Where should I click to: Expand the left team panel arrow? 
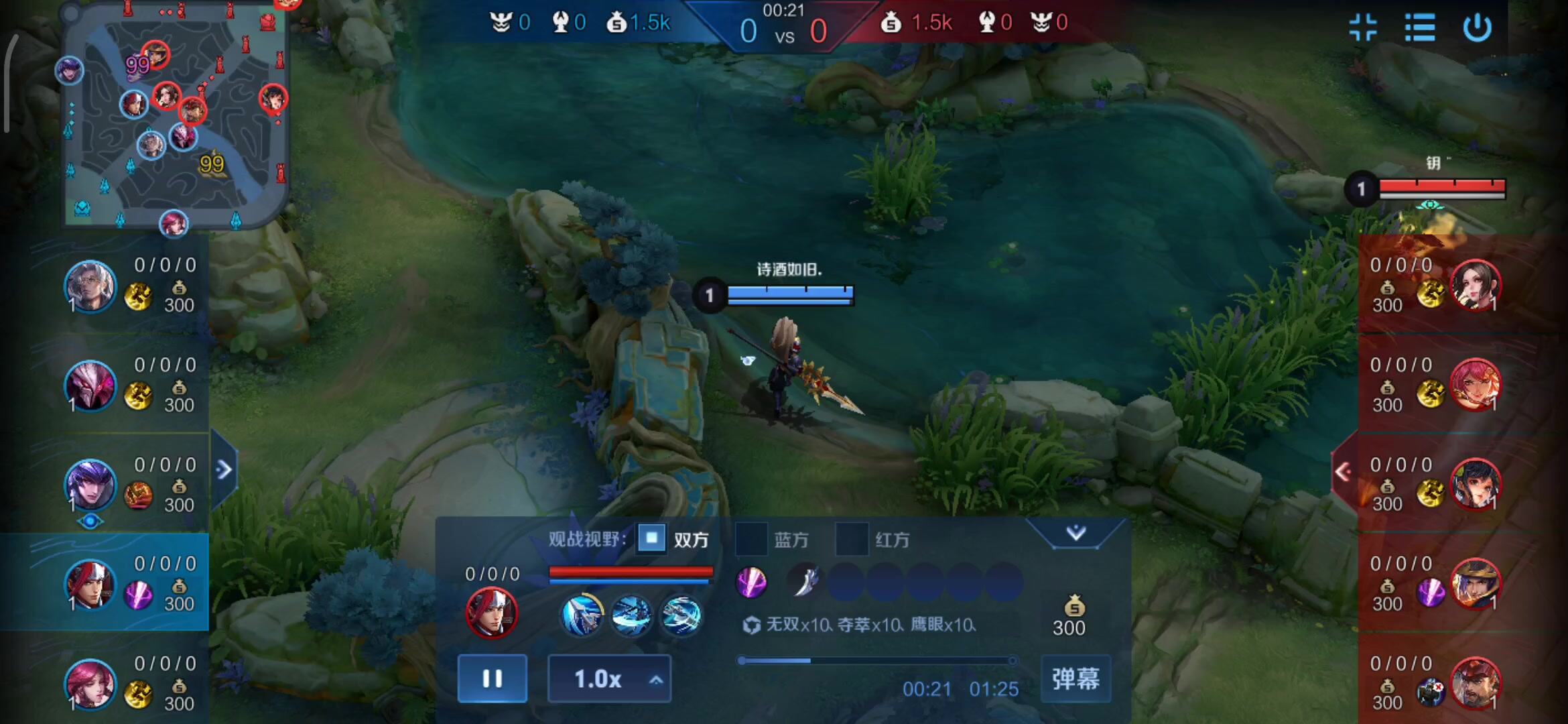pyautogui.click(x=223, y=469)
